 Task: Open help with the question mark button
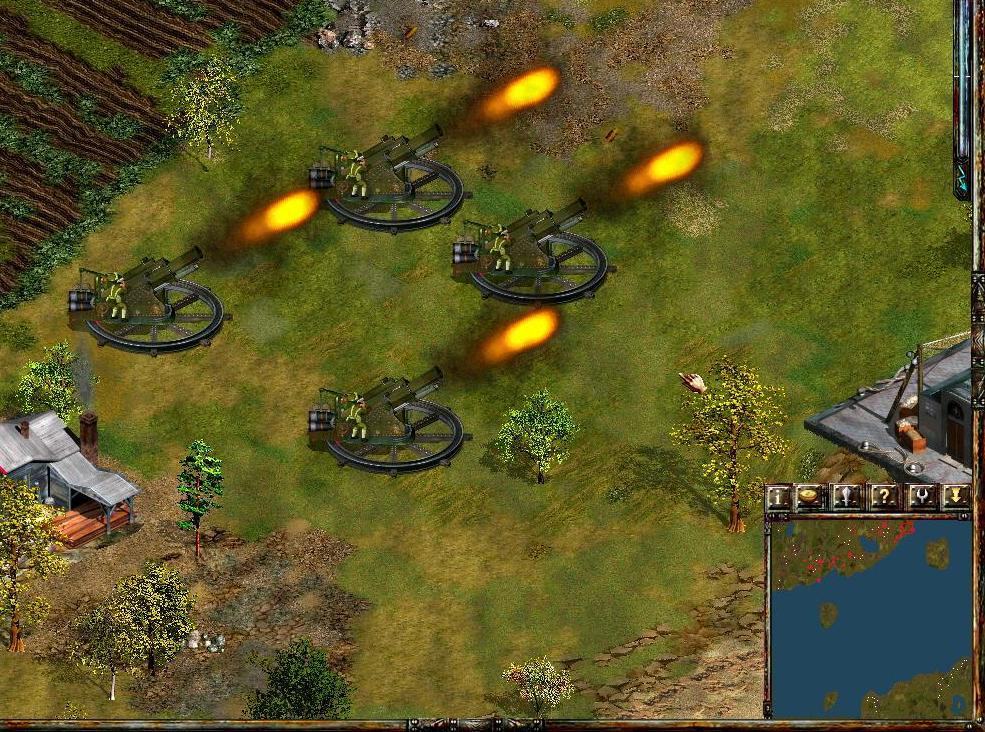[x=882, y=497]
